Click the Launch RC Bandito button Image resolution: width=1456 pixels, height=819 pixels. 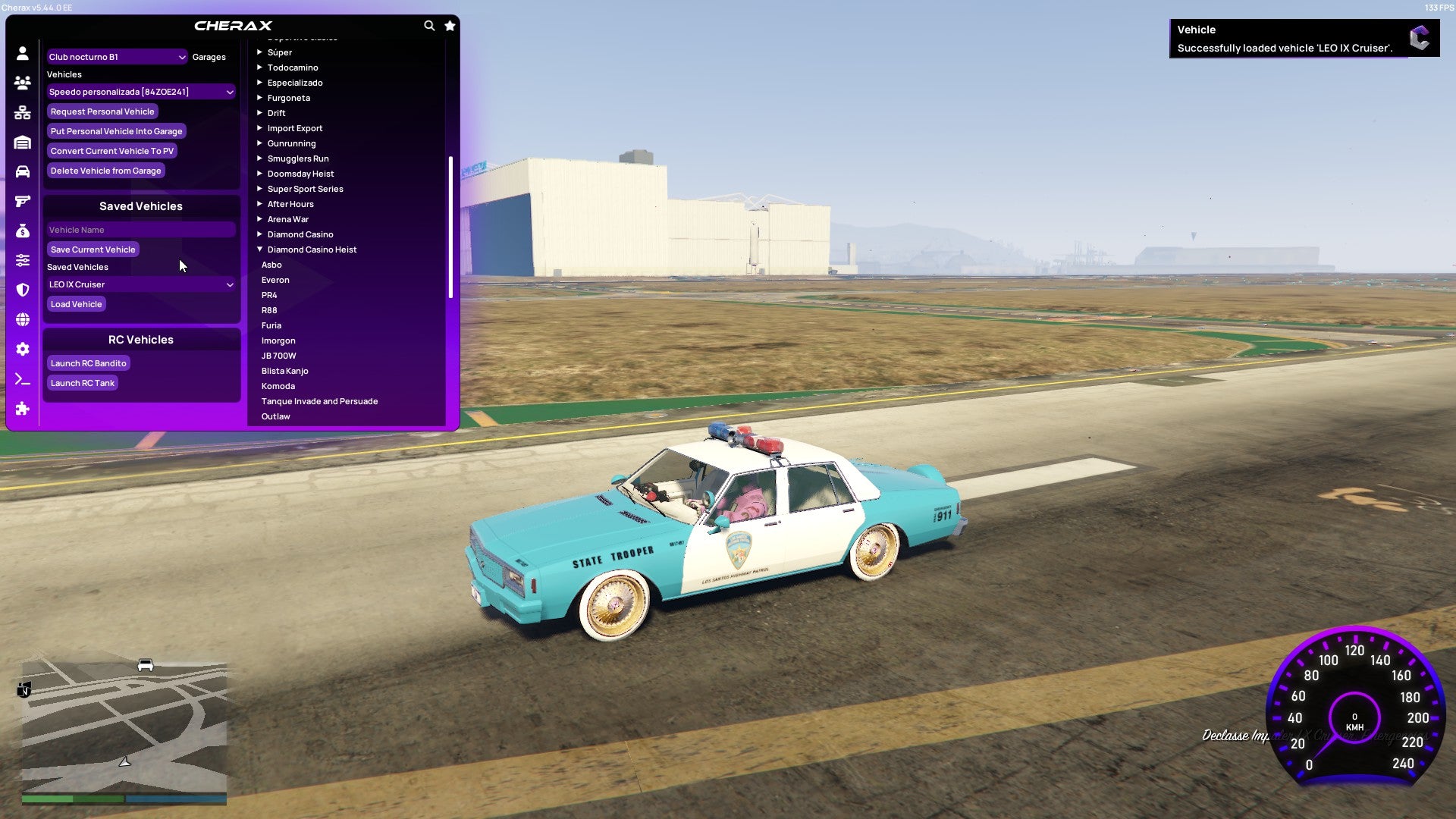pyautogui.click(x=88, y=362)
